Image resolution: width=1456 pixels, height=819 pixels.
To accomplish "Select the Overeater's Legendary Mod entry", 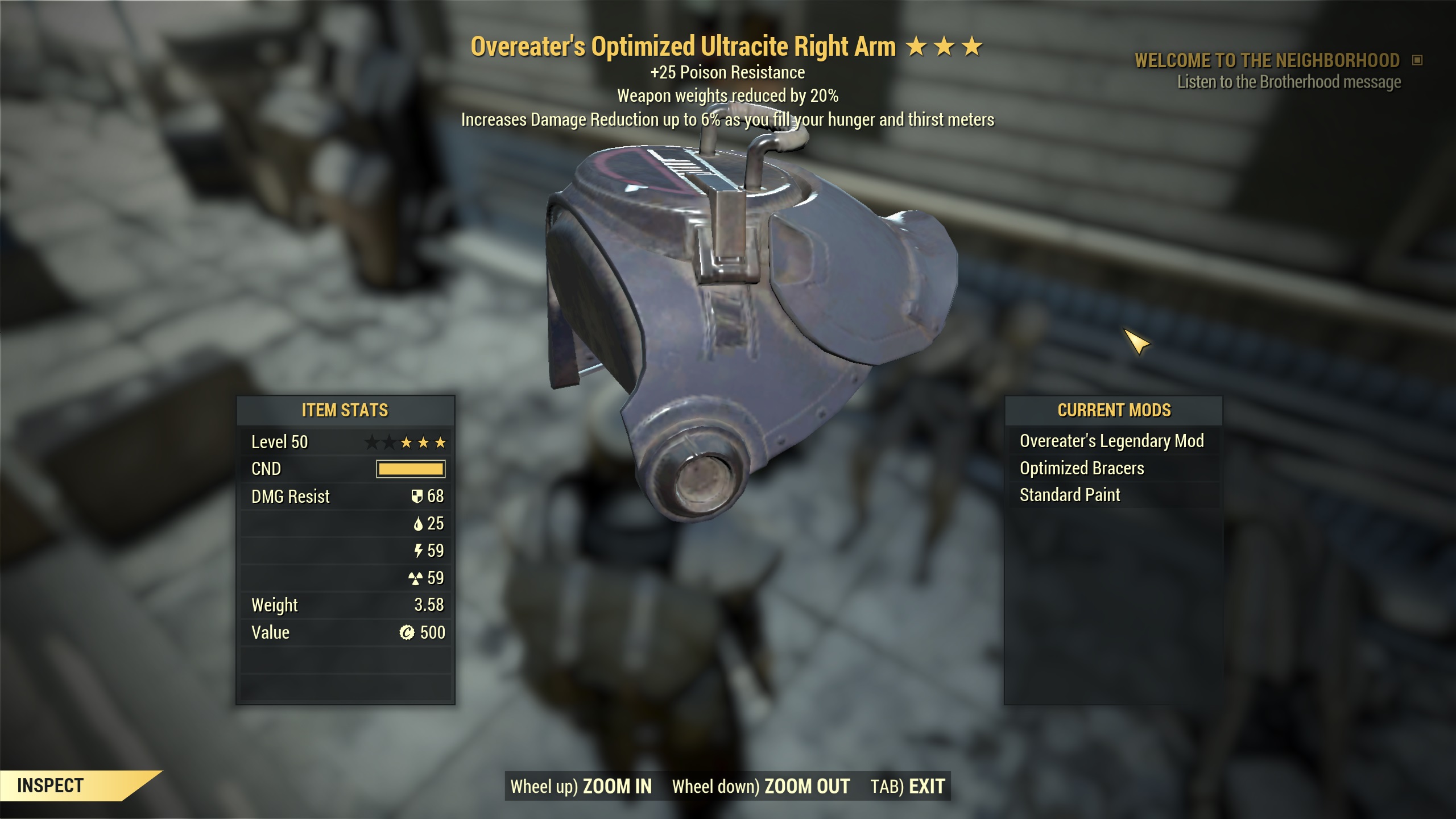I will pos(1112,441).
